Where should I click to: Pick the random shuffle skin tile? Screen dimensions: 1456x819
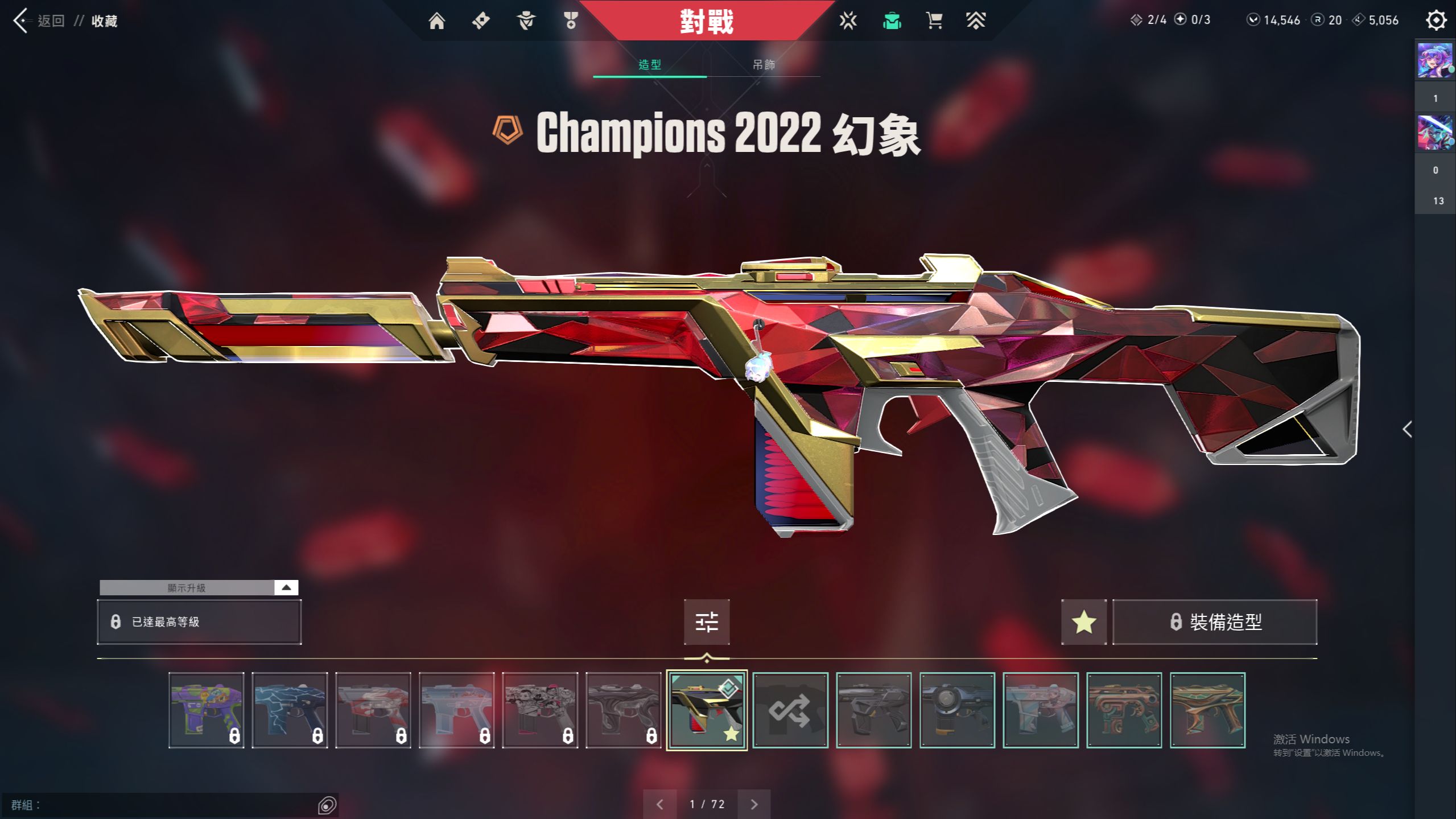point(790,710)
